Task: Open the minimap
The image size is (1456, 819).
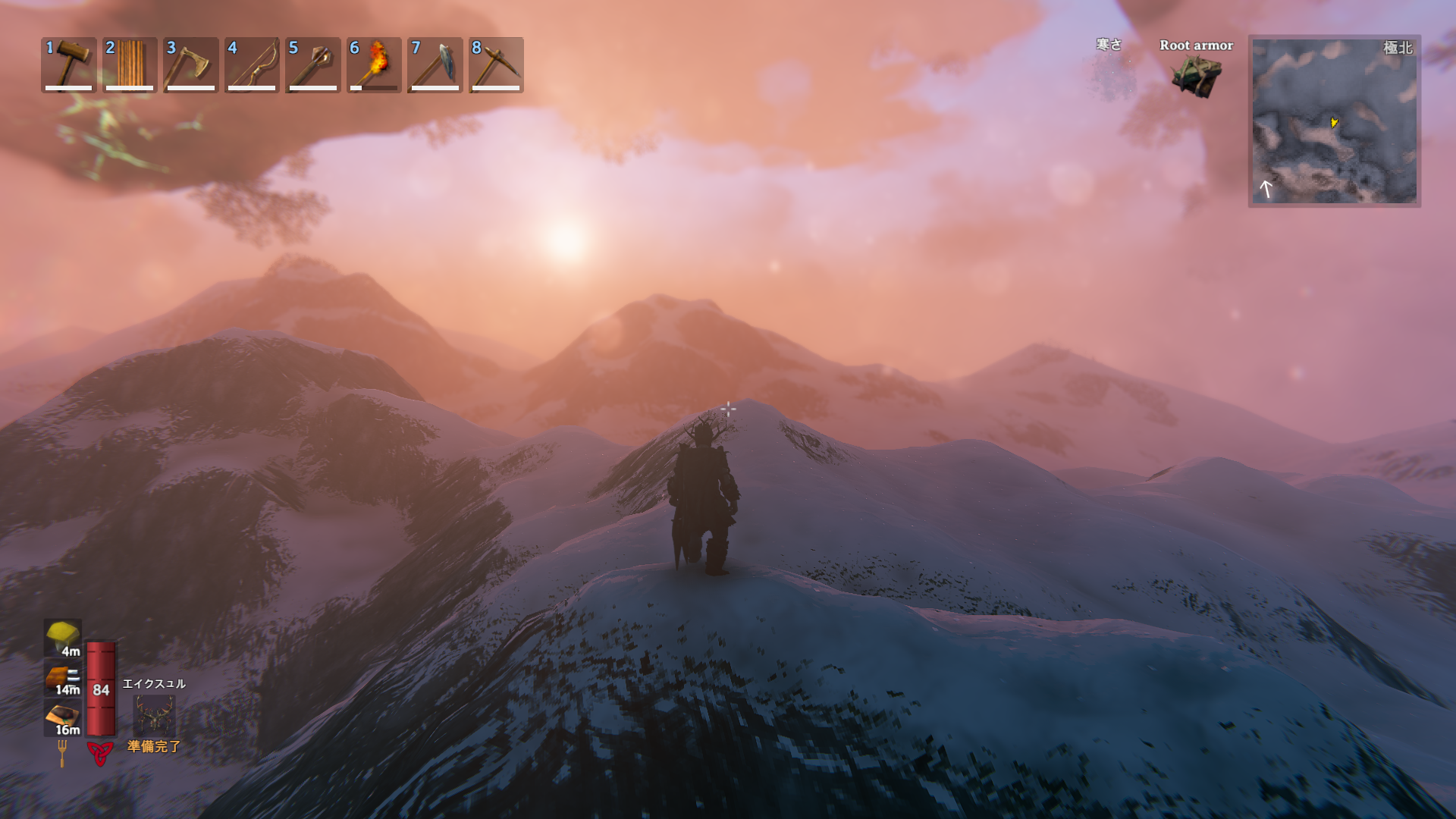Action: 1334,121
